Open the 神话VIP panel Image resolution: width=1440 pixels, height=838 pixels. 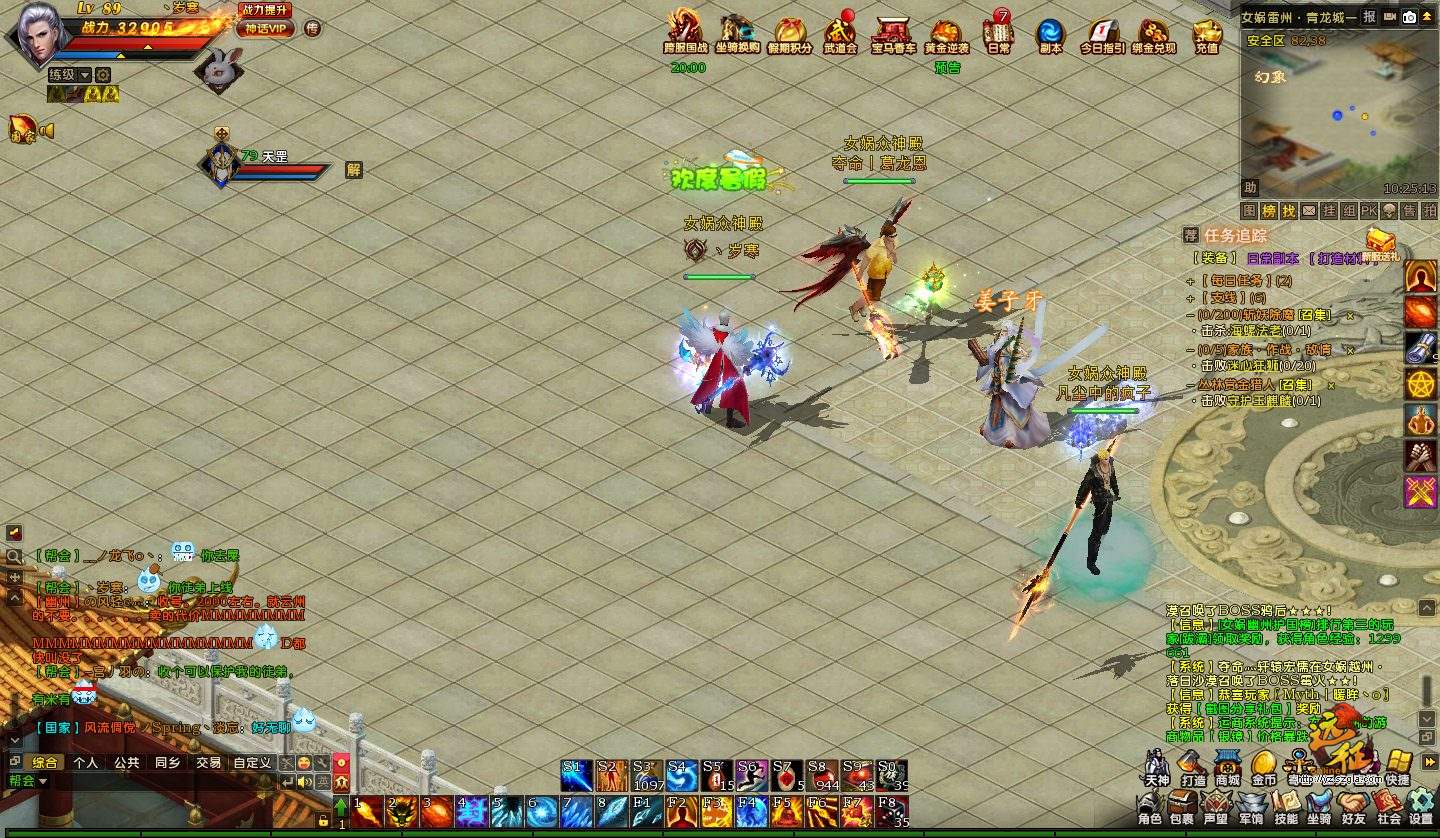(265, 29)
